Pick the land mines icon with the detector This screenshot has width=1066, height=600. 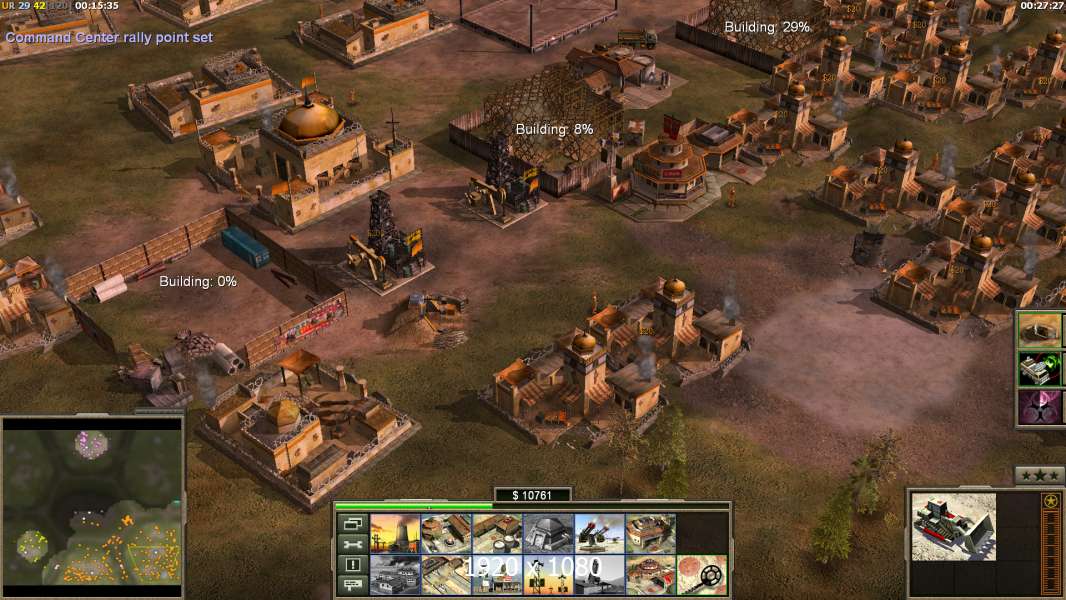tap(702, 575)
